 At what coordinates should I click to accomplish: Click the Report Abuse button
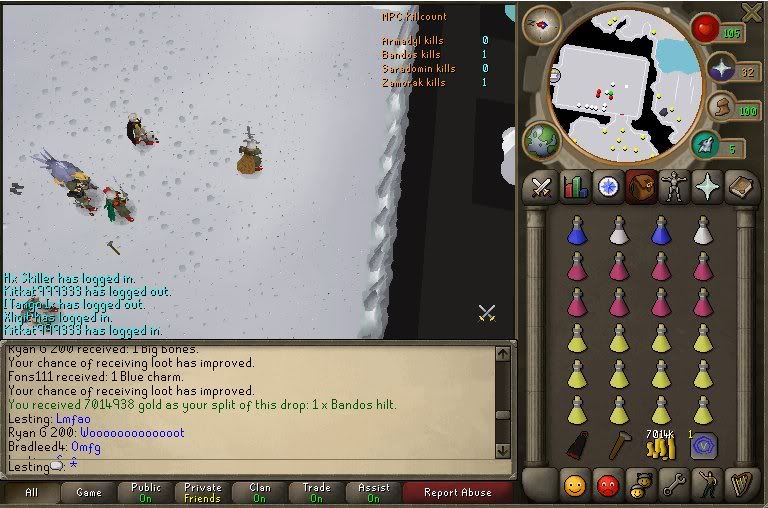tap(457, 493)
